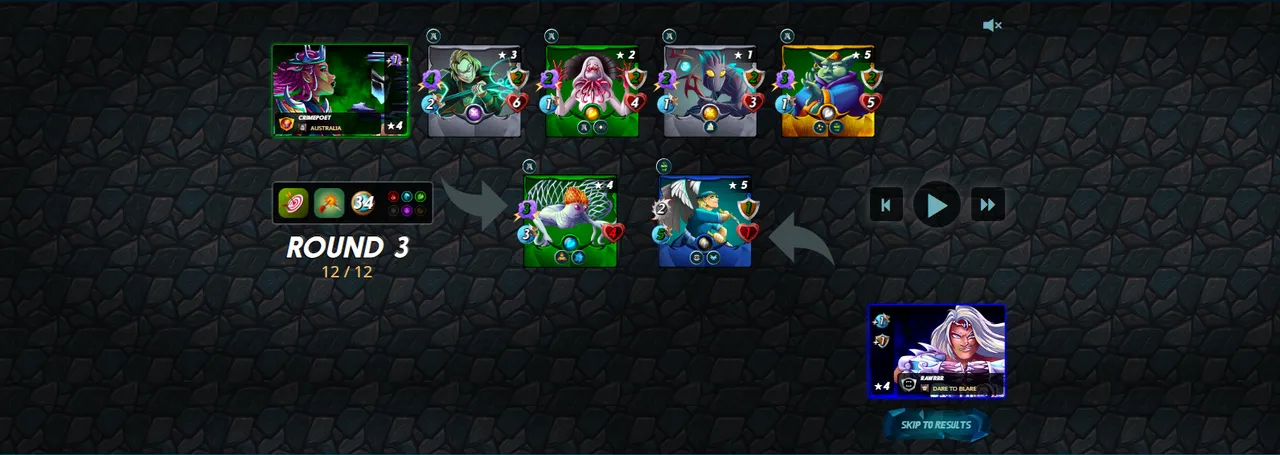Fast-forward the battle
The width and height of the screenshot is (1280, 455).
tap(988, 205)
